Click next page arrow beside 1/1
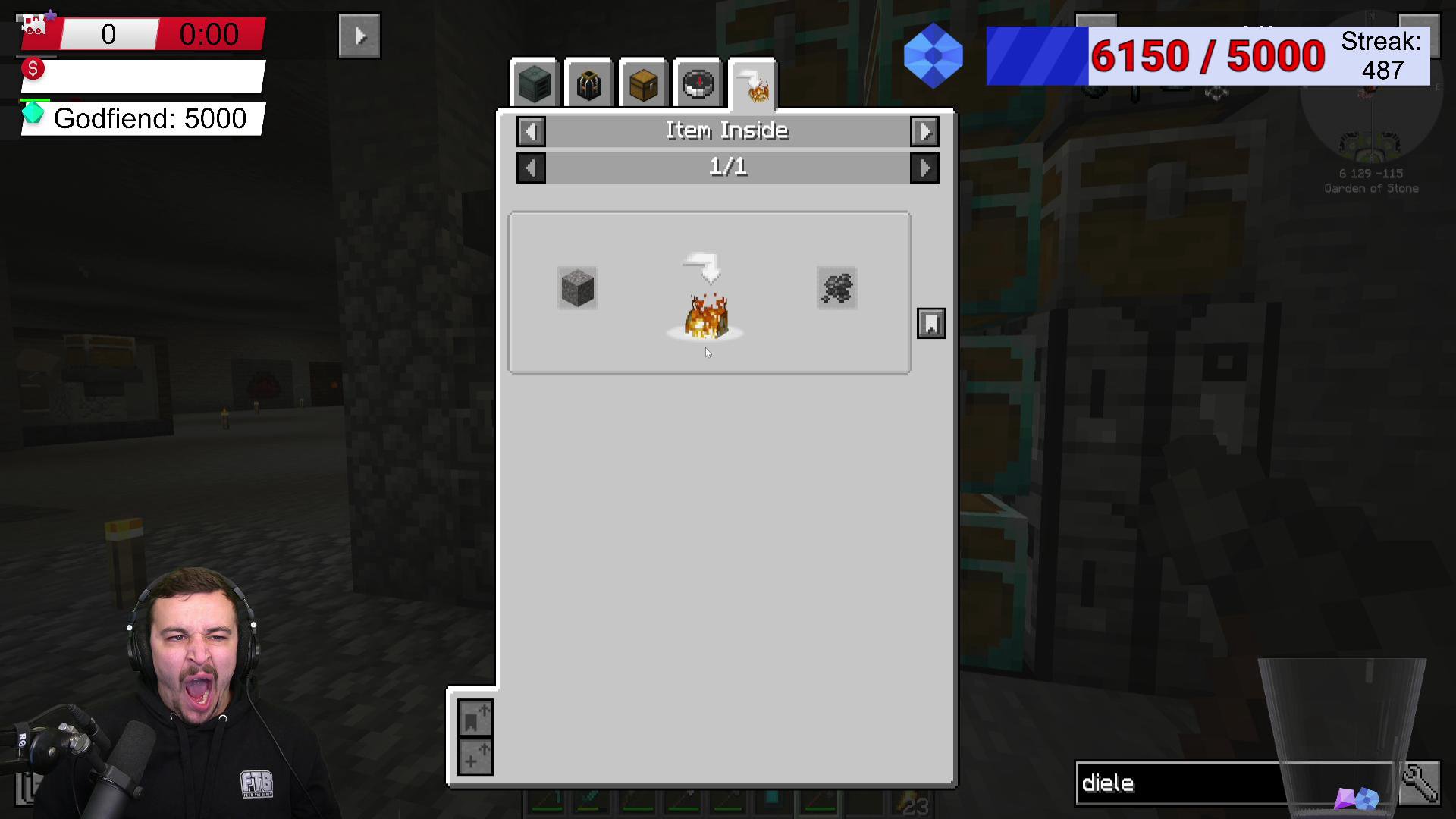Viewport: 1456px width, 819px height. [x=924, y=168]
